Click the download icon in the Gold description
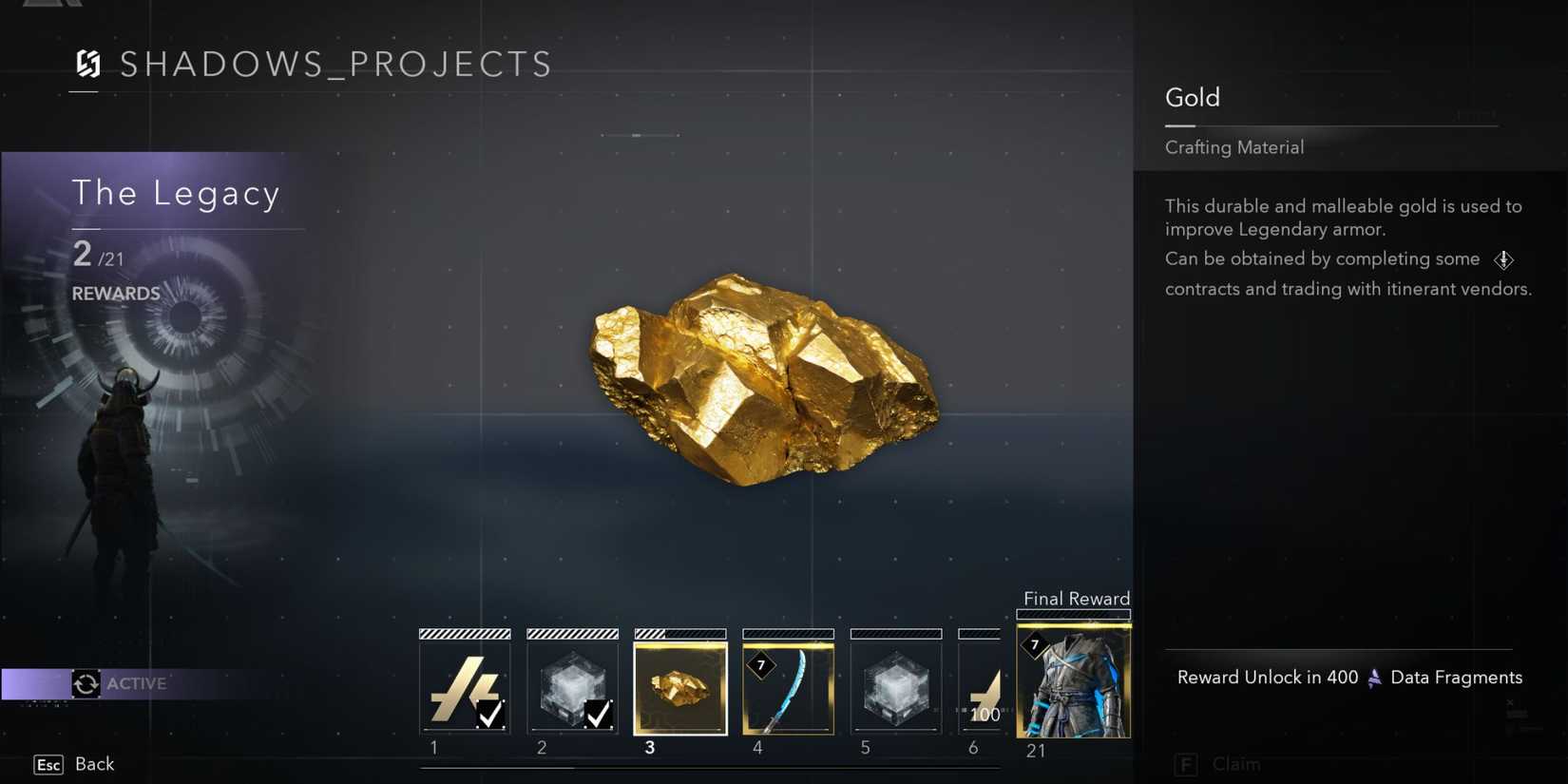1568x784 pixels. pyautogui.click(x=1505, y=259)
